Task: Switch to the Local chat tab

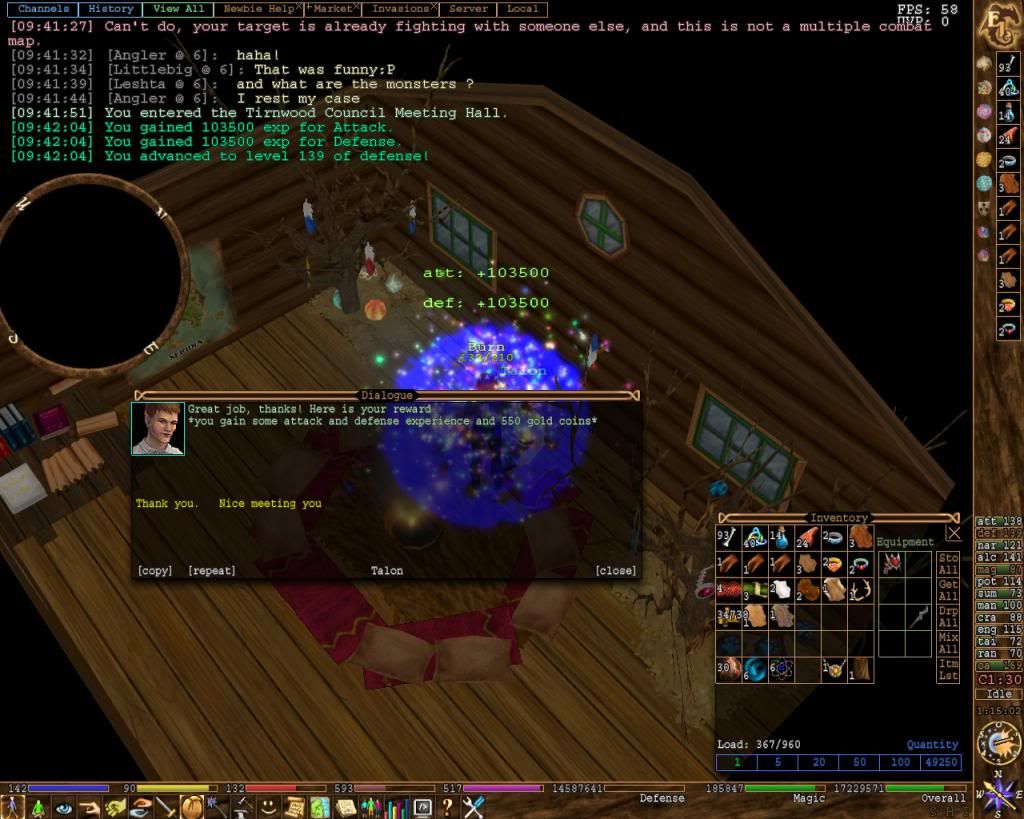Action: [x=522, y=9]
